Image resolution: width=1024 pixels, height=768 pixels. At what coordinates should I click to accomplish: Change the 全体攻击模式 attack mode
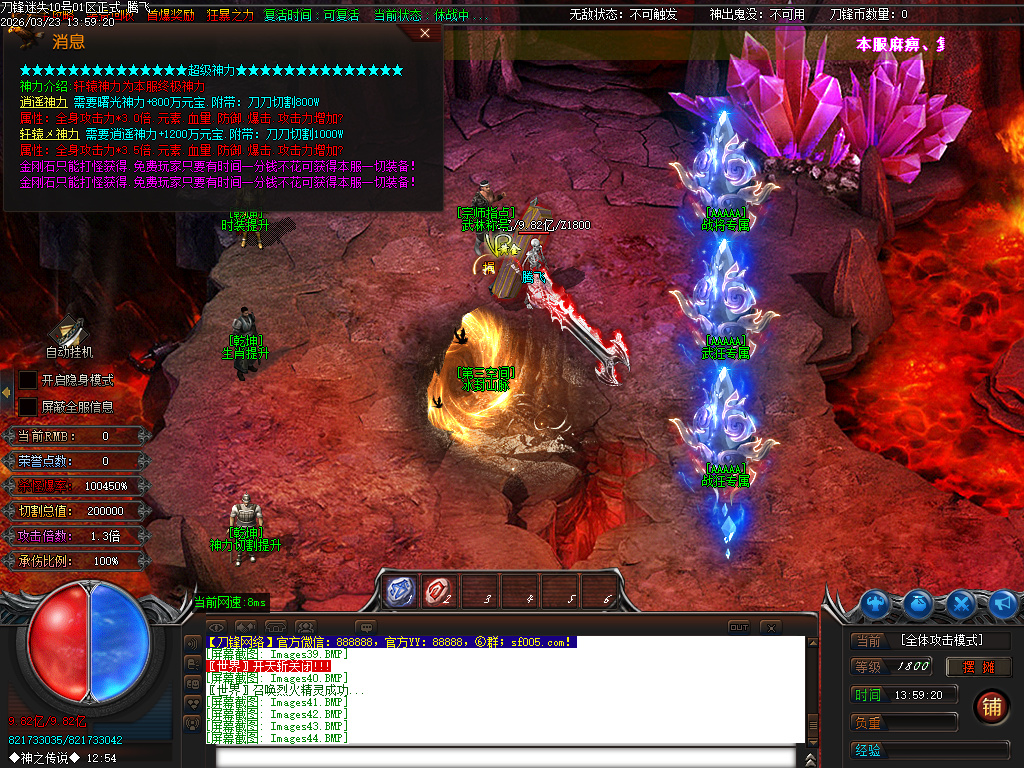coord(941,640)
